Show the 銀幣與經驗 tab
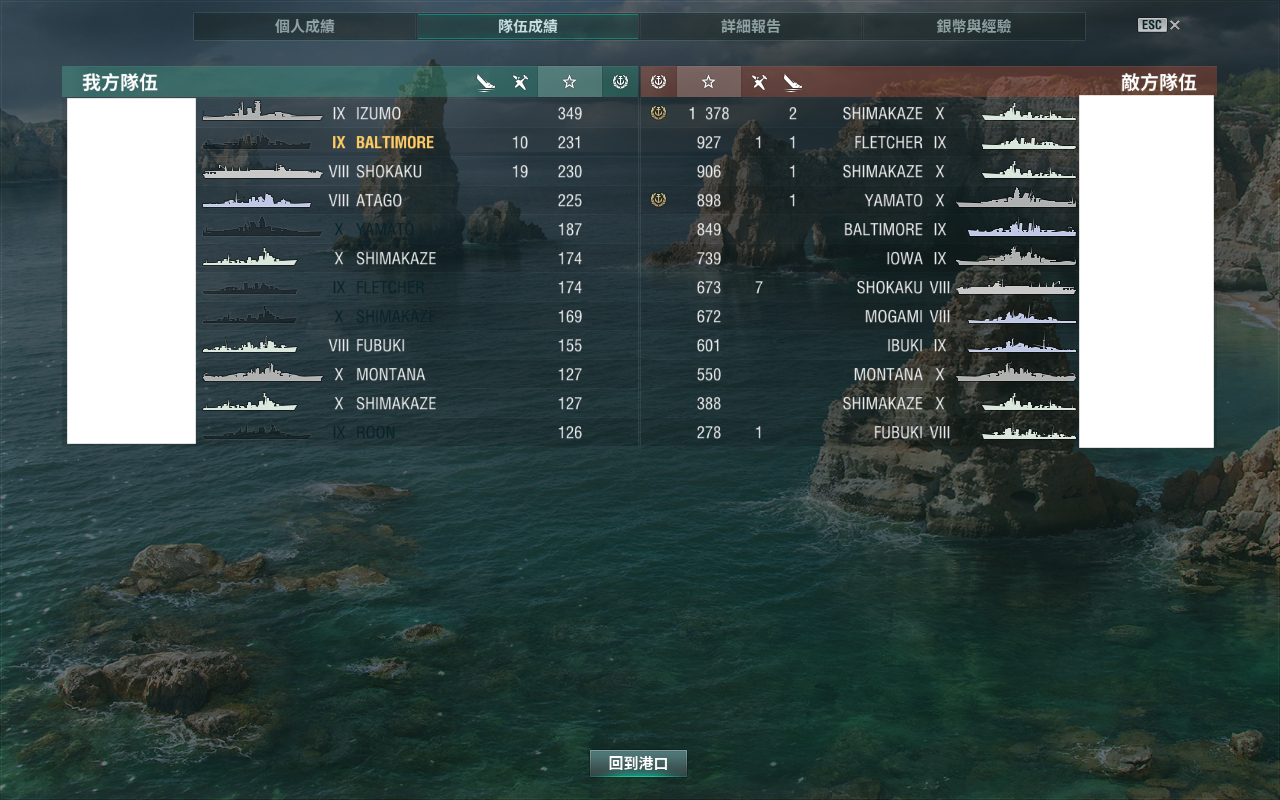1280x800 pixels. 973,26
